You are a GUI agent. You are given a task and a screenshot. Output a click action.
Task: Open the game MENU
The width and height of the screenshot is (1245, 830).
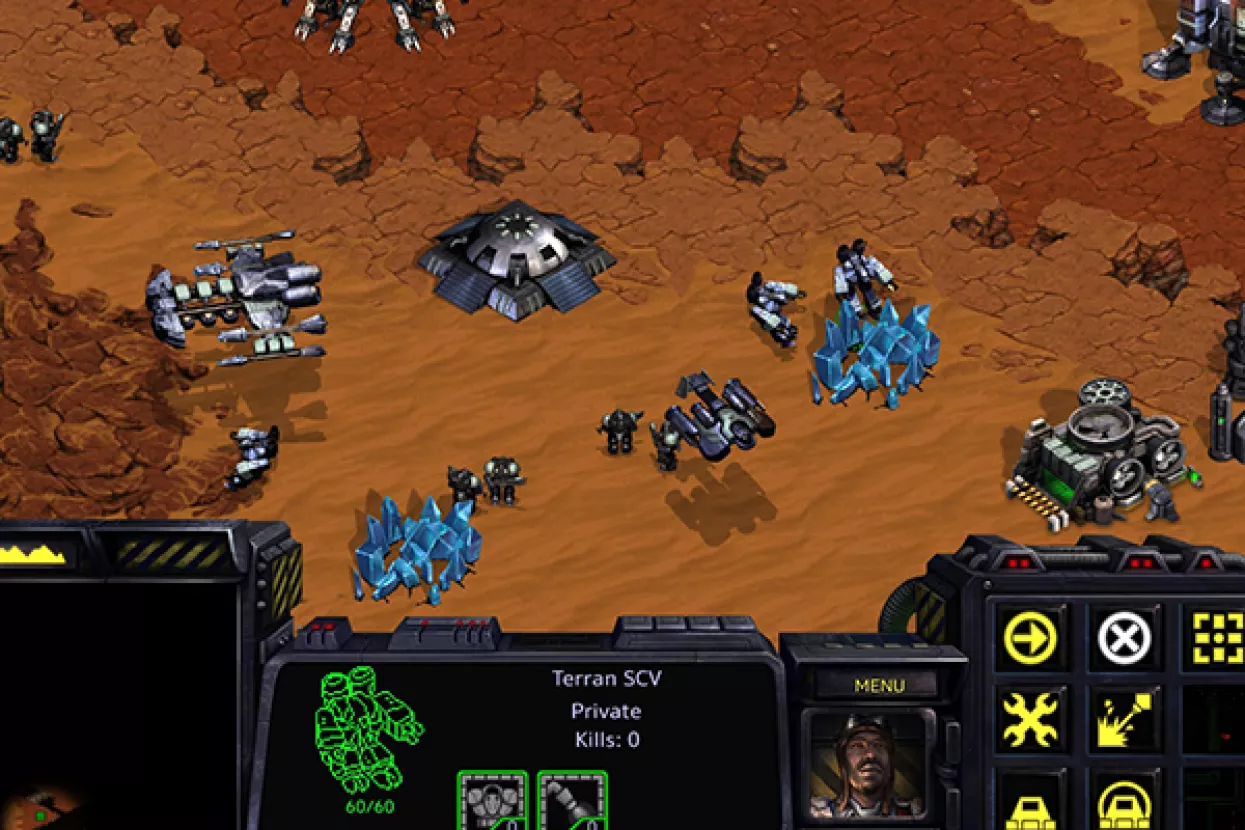(879, 686)
